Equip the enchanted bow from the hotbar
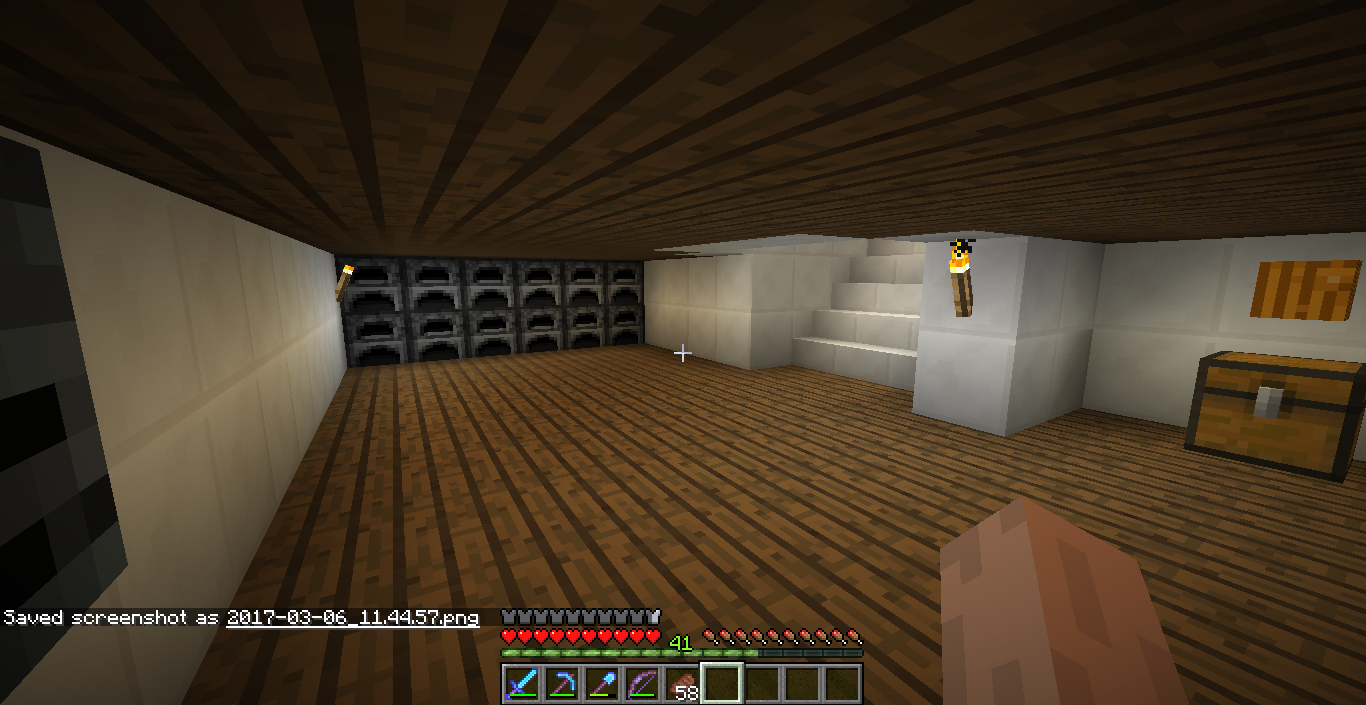Image resolution: width=1366 pixels, height=705 pixels. tap(642, 684)
